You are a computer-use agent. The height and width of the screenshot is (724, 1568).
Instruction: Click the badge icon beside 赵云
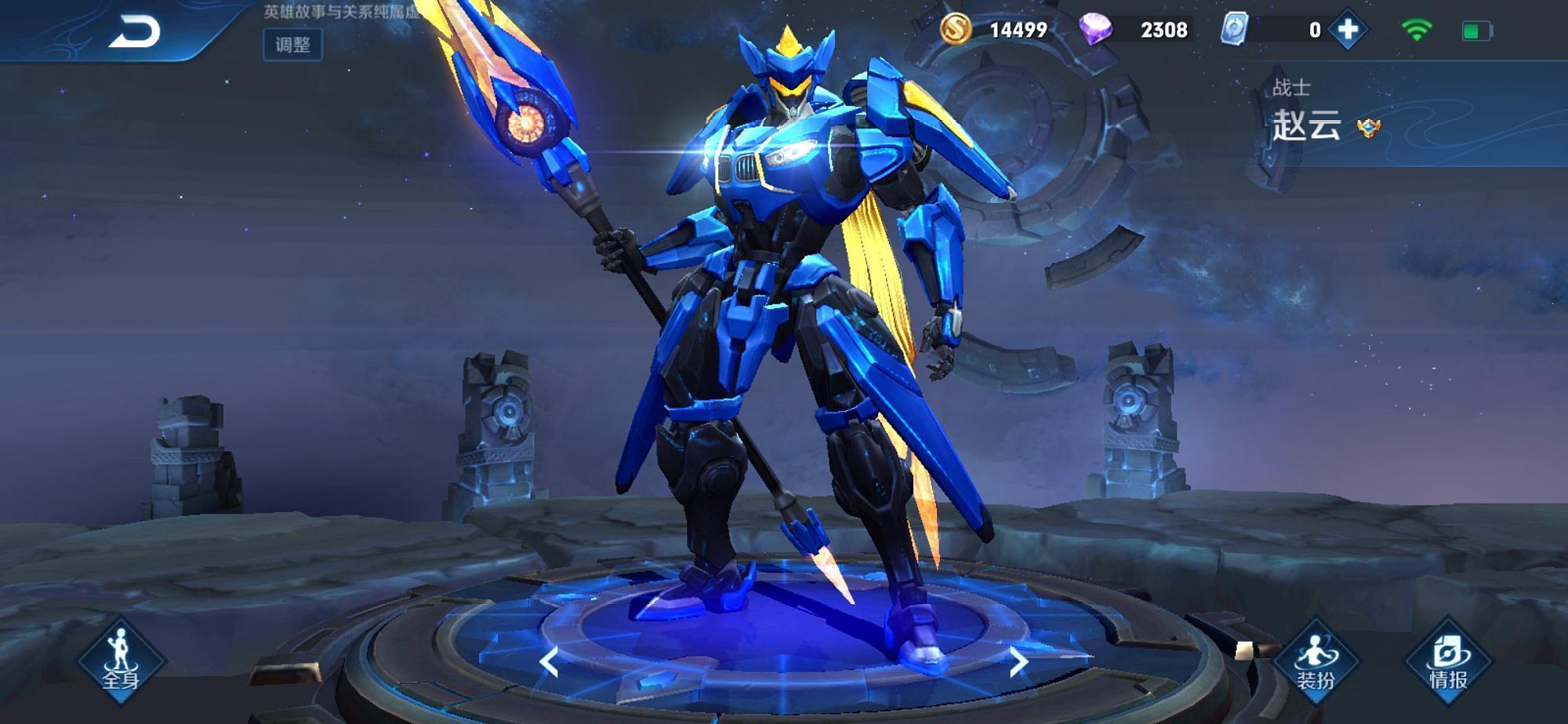(x=1369, y=127)
